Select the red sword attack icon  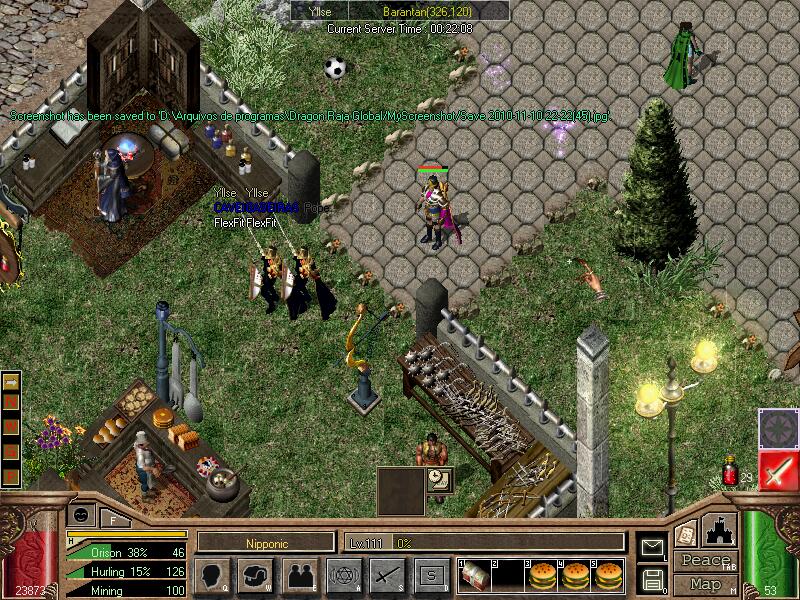[x=777, y=469]
